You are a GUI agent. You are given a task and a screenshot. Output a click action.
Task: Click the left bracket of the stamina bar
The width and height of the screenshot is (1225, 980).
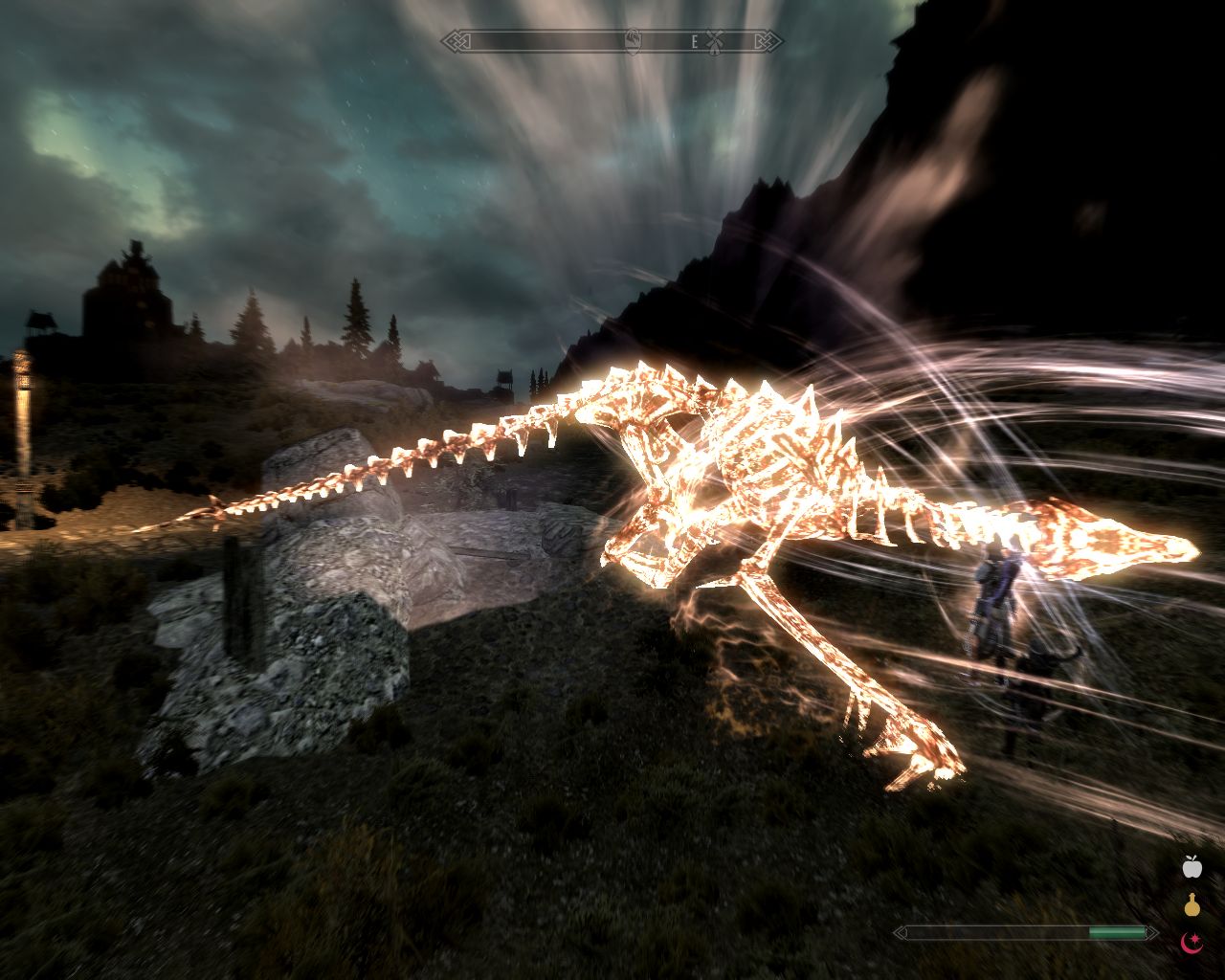tap(900, 931)
